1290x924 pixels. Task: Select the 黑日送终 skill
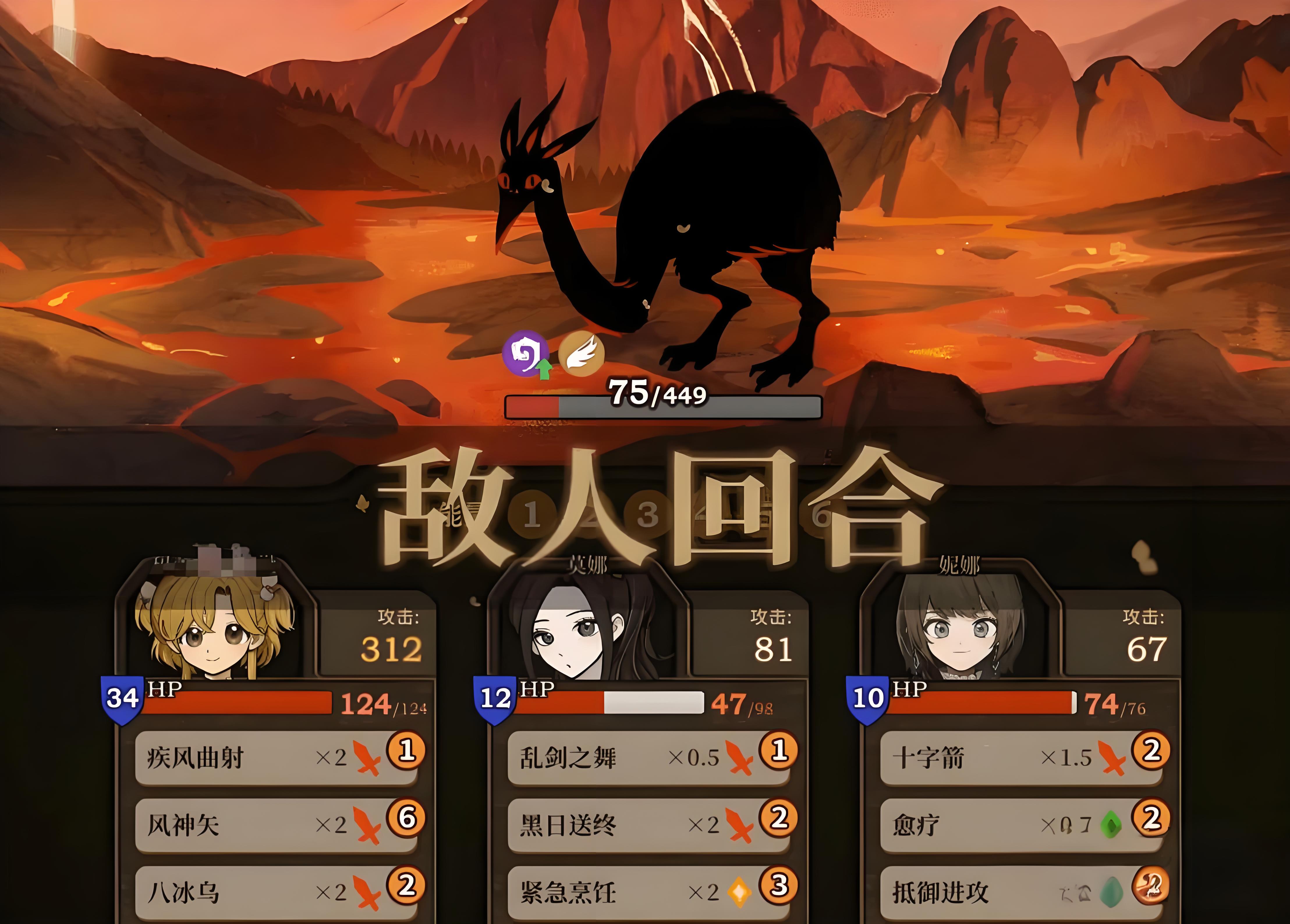click(648, 825)
